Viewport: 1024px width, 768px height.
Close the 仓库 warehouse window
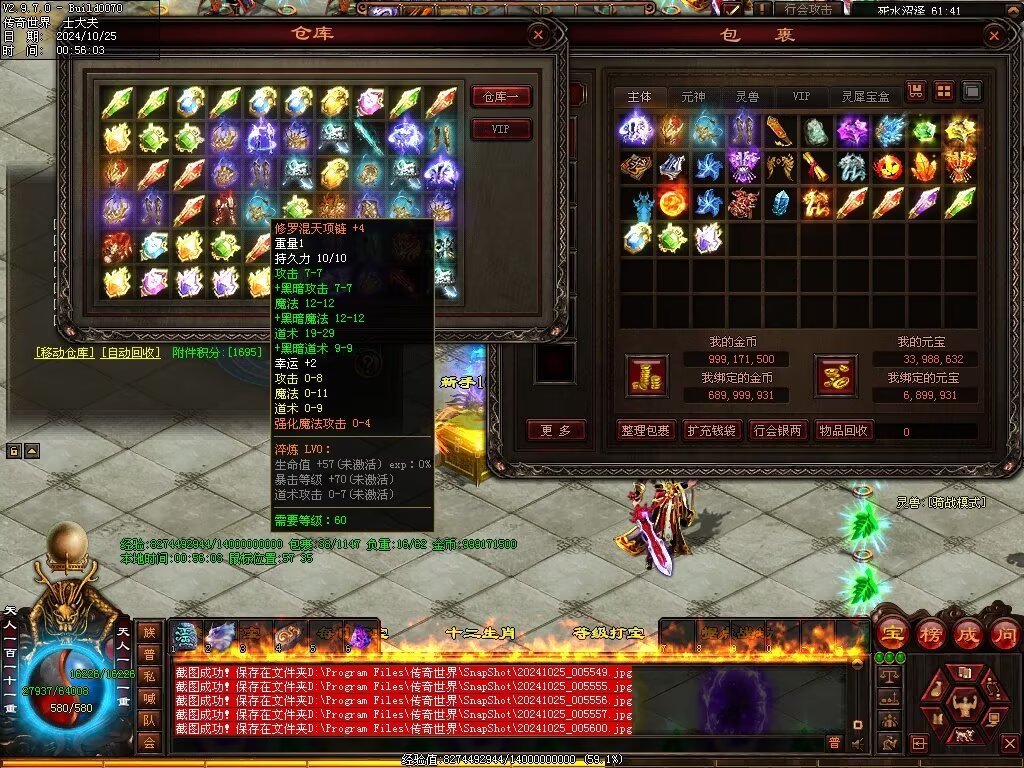pyautogui.click(x=538, y=35)
